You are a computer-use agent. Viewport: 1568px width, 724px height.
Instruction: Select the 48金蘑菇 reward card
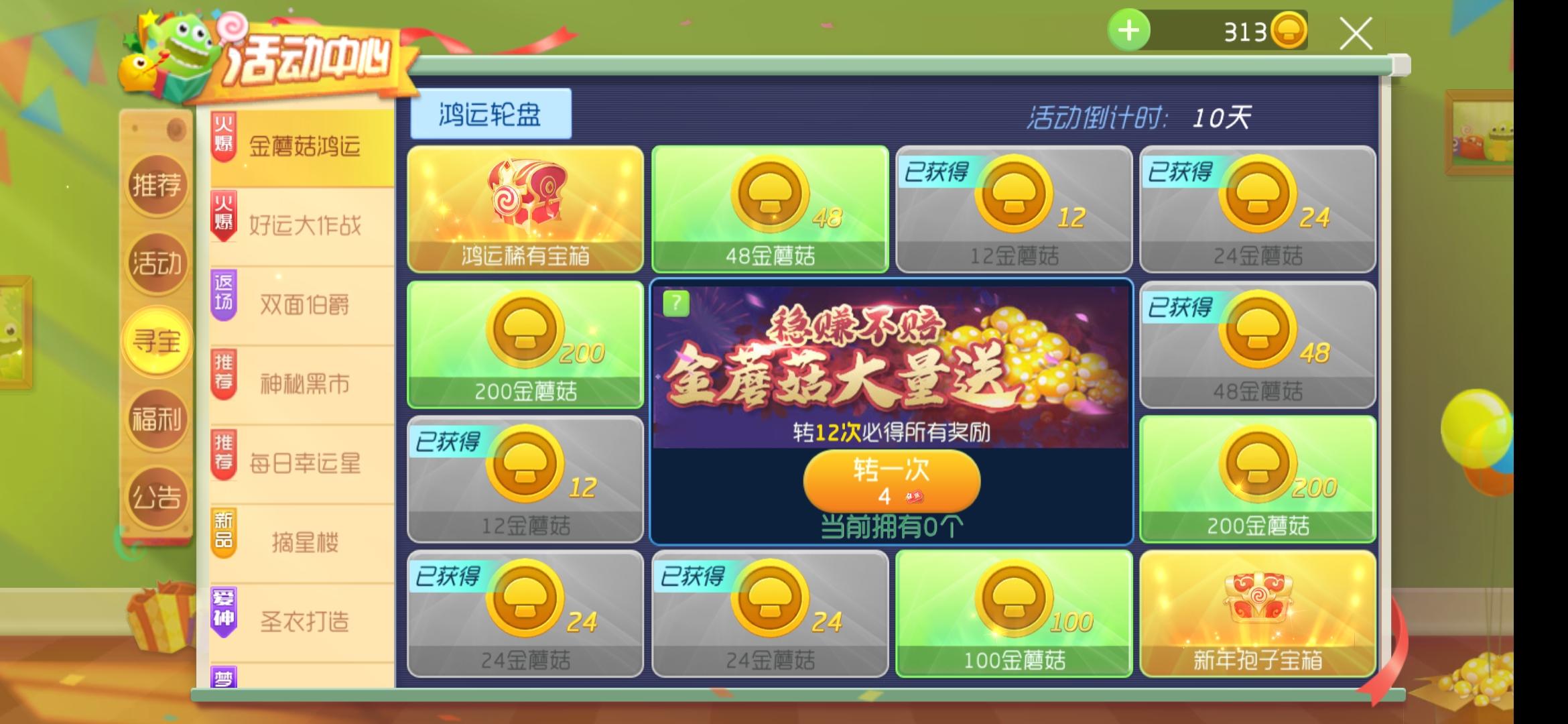tap(769, 208)
